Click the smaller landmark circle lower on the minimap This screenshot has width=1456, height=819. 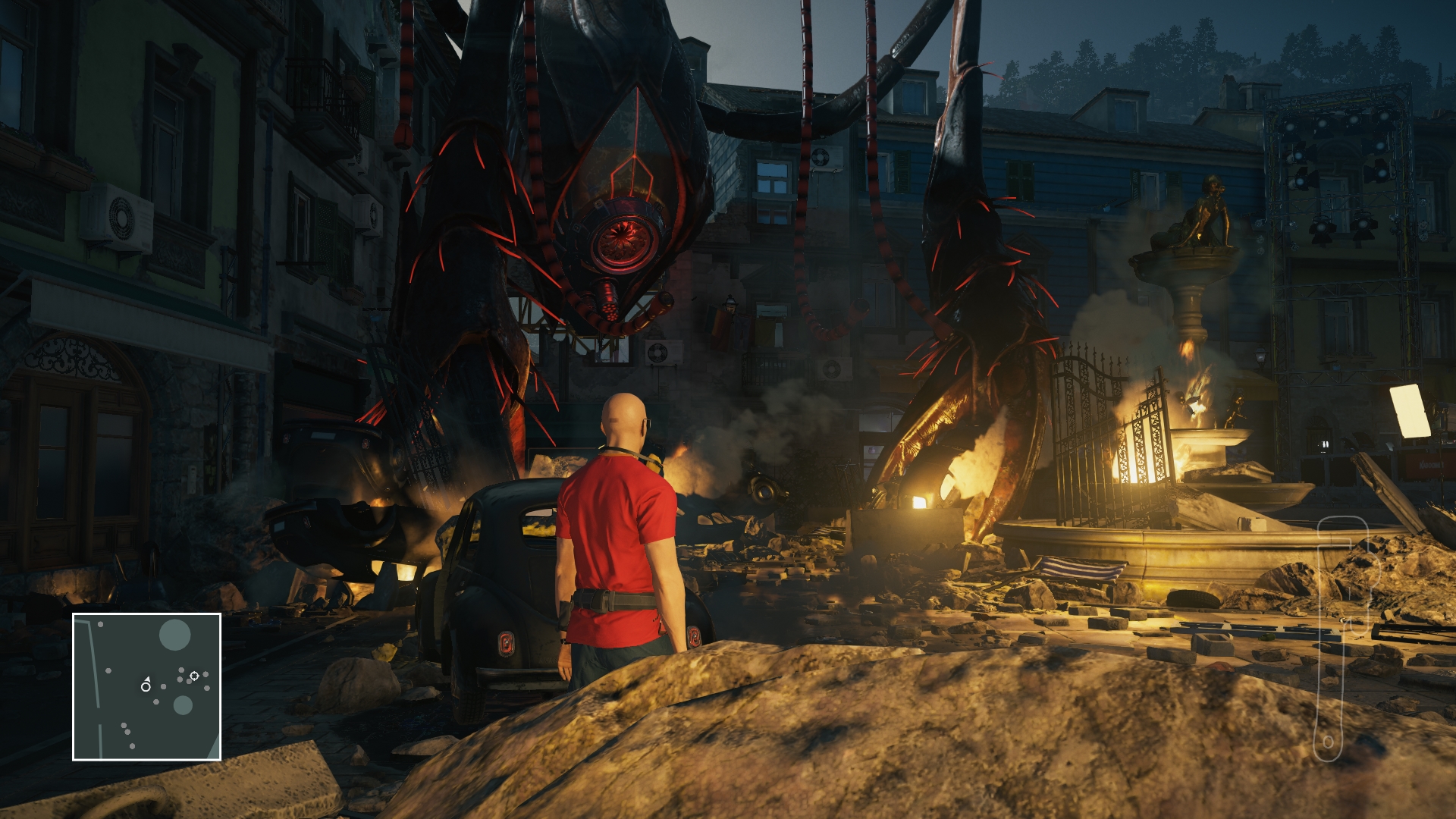[183, 705]
